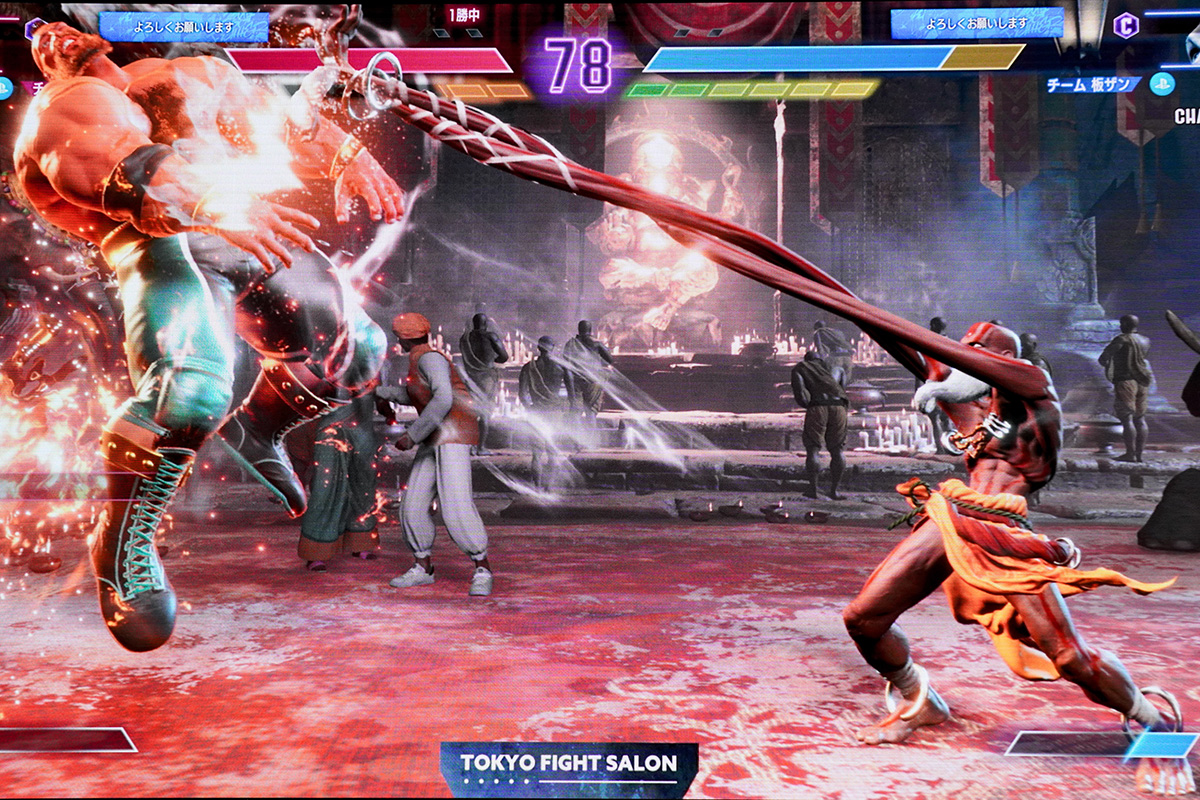
Task: Click the TOKYO FIGHT SALON banner
Action: pos(568,765)
